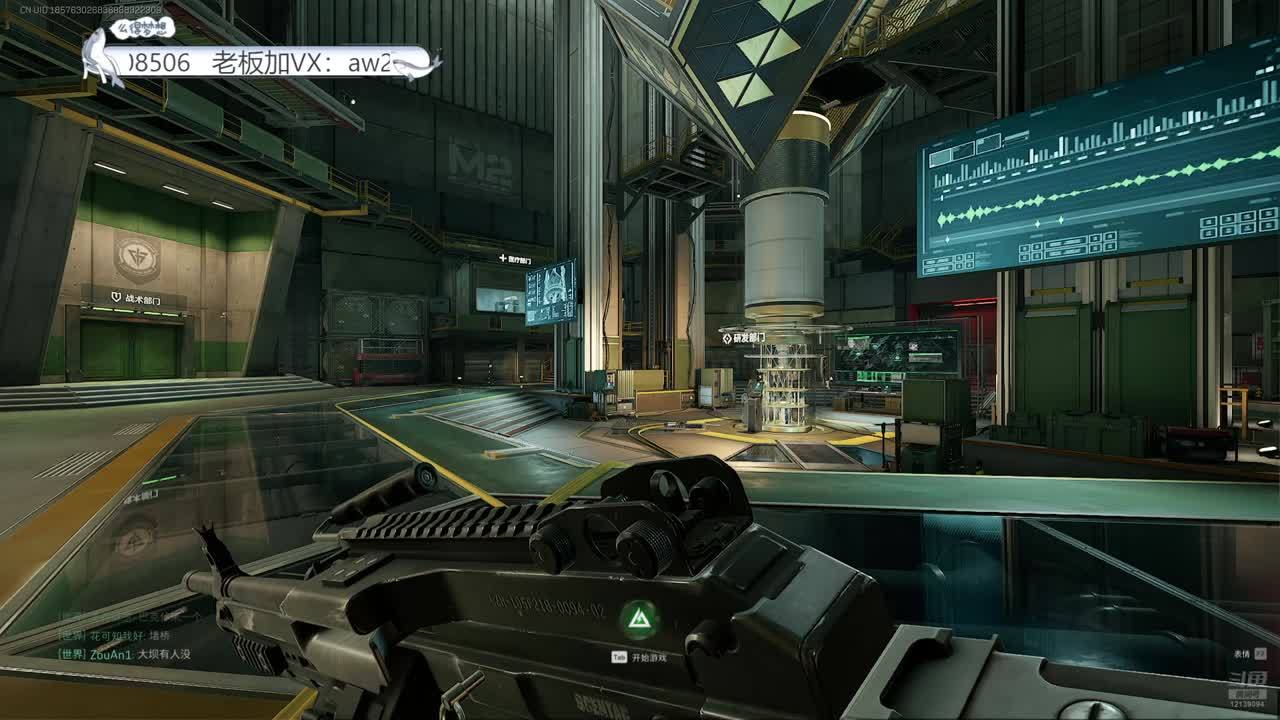Viewport: 1280px width, 720px height.
Task: Select the 研发部门 department marker
Action: pos(727,338)
